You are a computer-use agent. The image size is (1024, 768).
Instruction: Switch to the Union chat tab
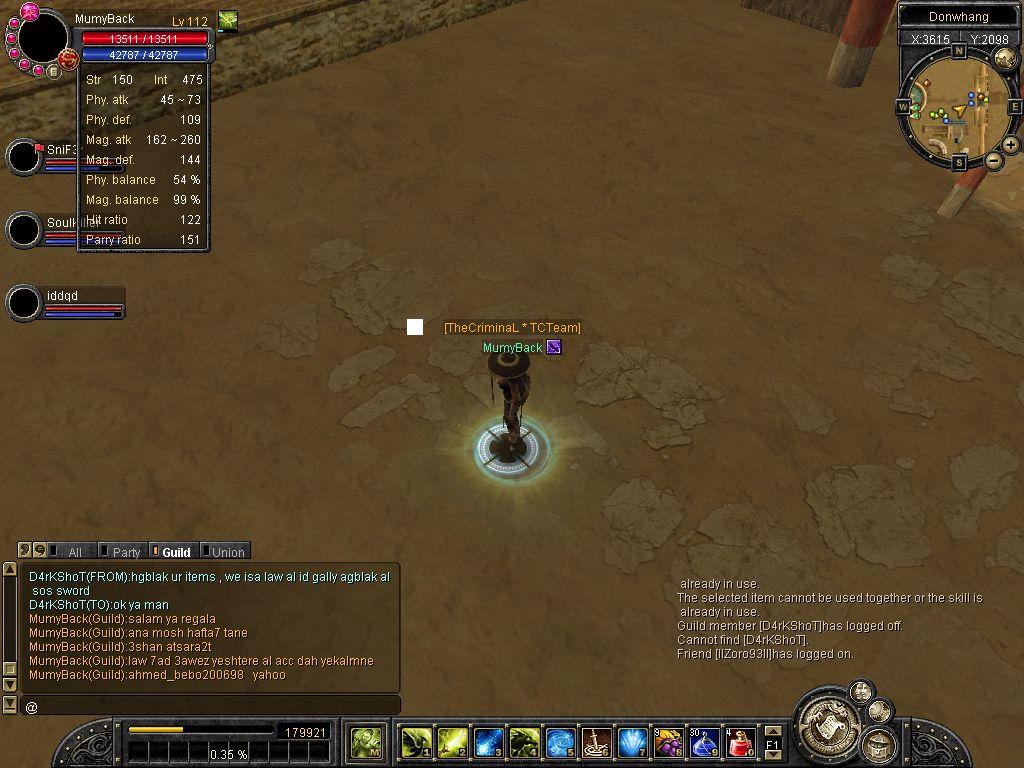226,552
